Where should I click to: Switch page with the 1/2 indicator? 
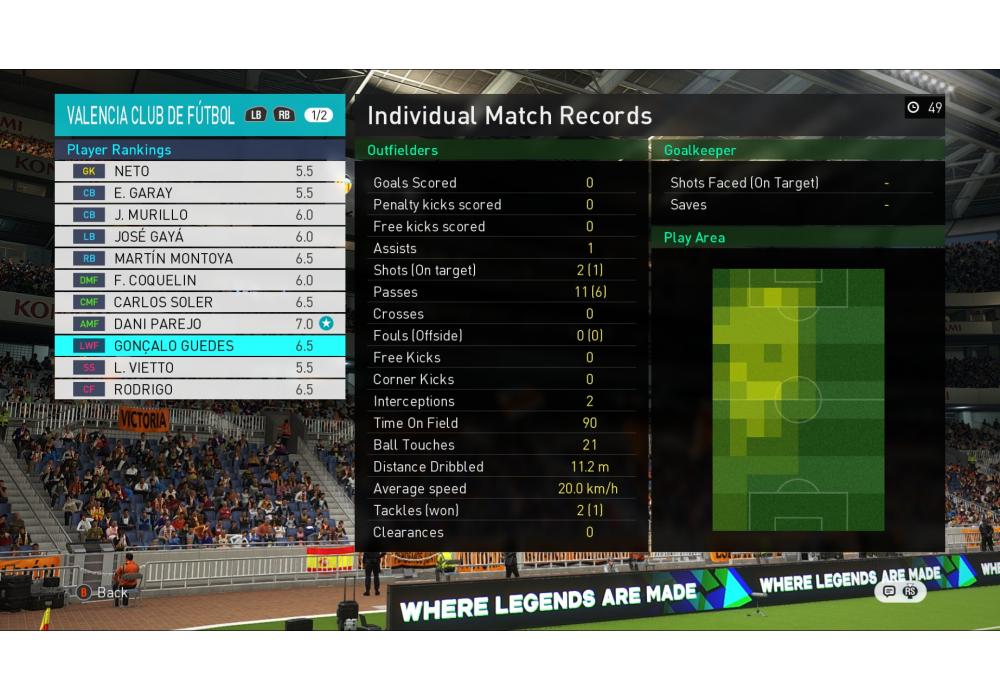click(319, 115)
